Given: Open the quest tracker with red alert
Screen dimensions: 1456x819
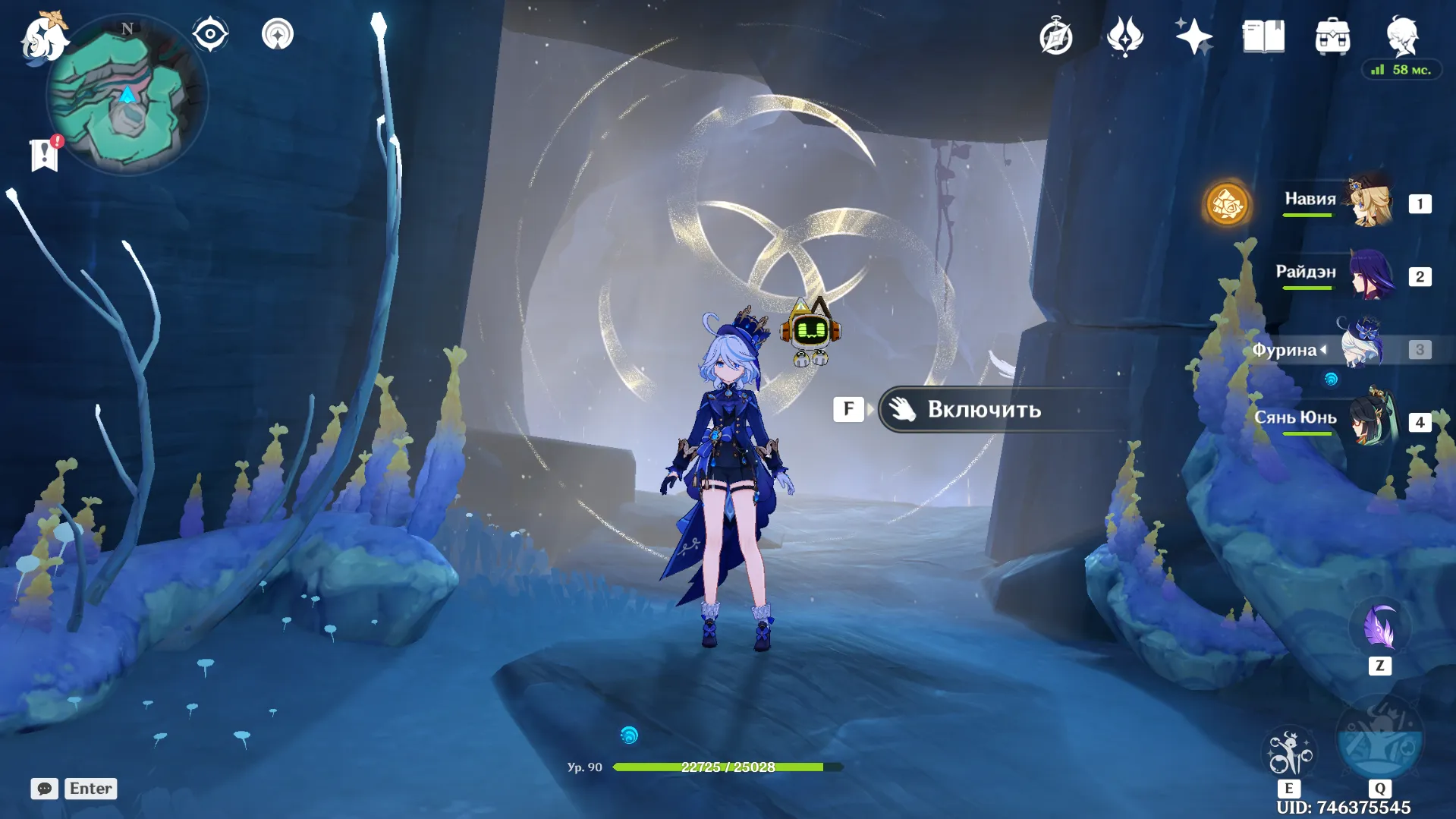Looking at the screenshot, I should 45,155.
